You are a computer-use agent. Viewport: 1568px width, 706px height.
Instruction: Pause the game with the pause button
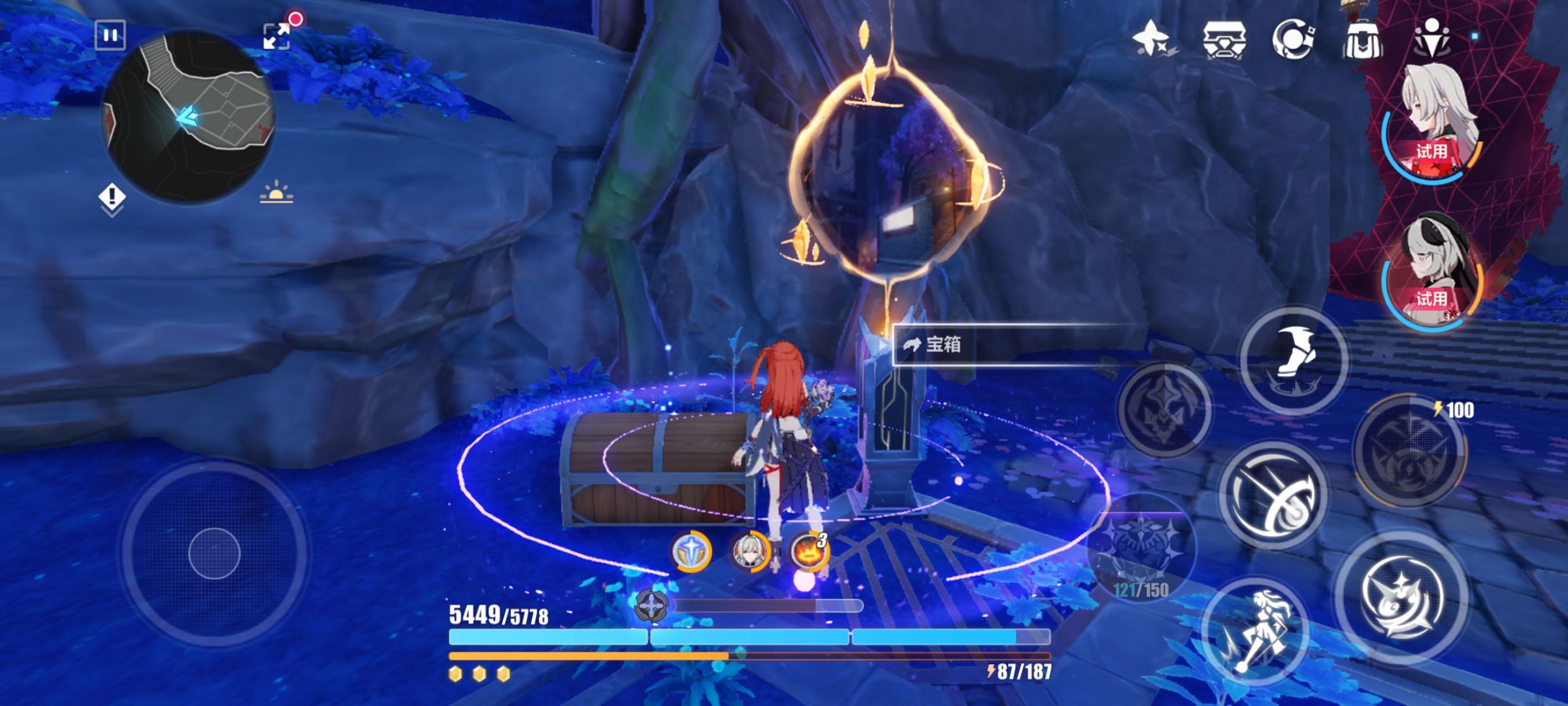tap(110, 35)
